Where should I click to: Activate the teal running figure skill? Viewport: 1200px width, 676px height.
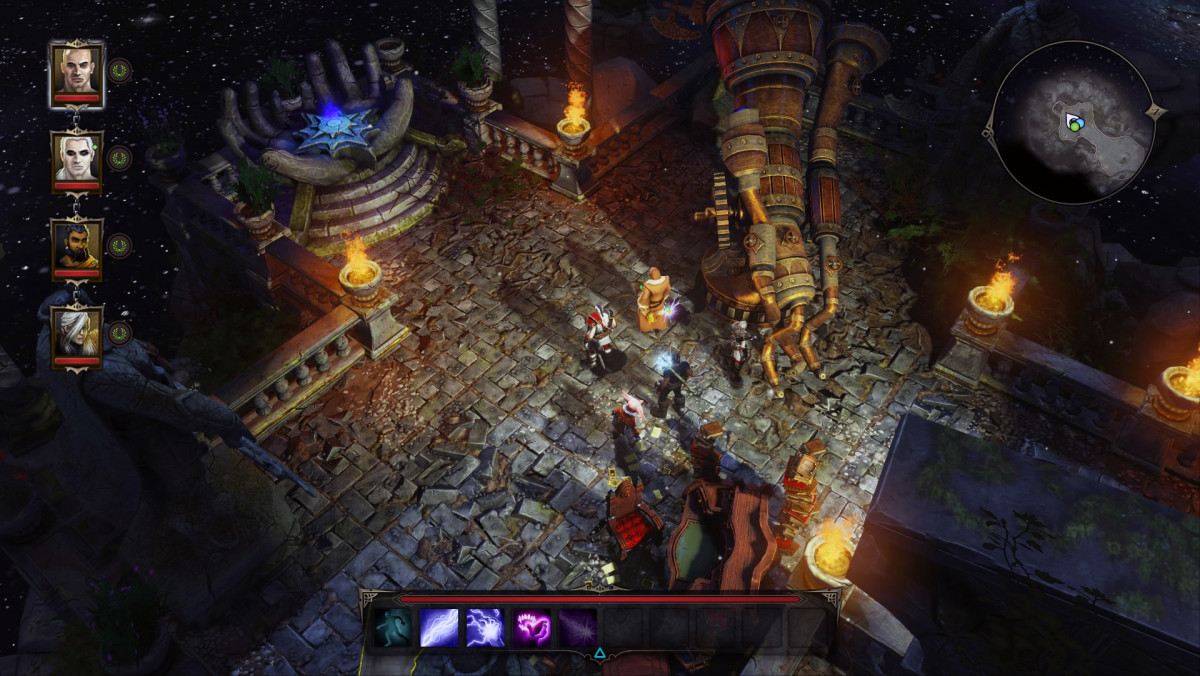(393, 628)
